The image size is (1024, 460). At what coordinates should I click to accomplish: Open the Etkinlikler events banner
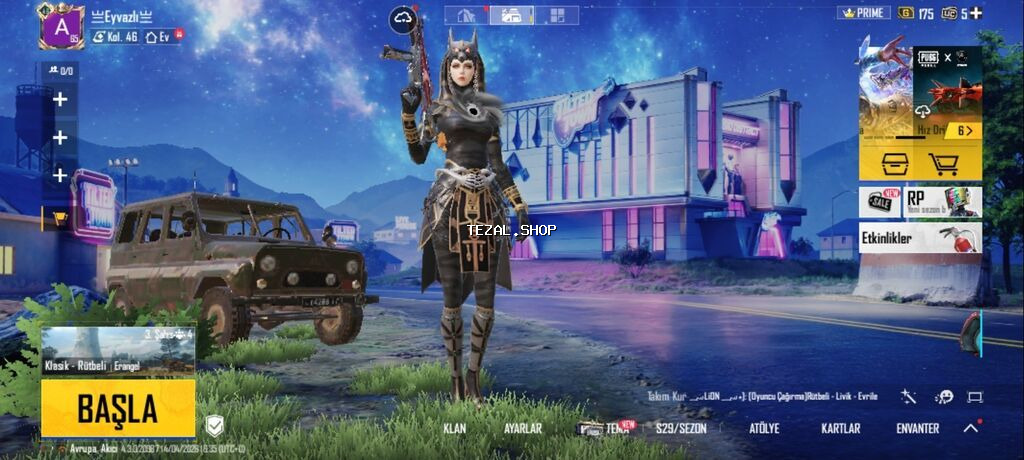920,238
